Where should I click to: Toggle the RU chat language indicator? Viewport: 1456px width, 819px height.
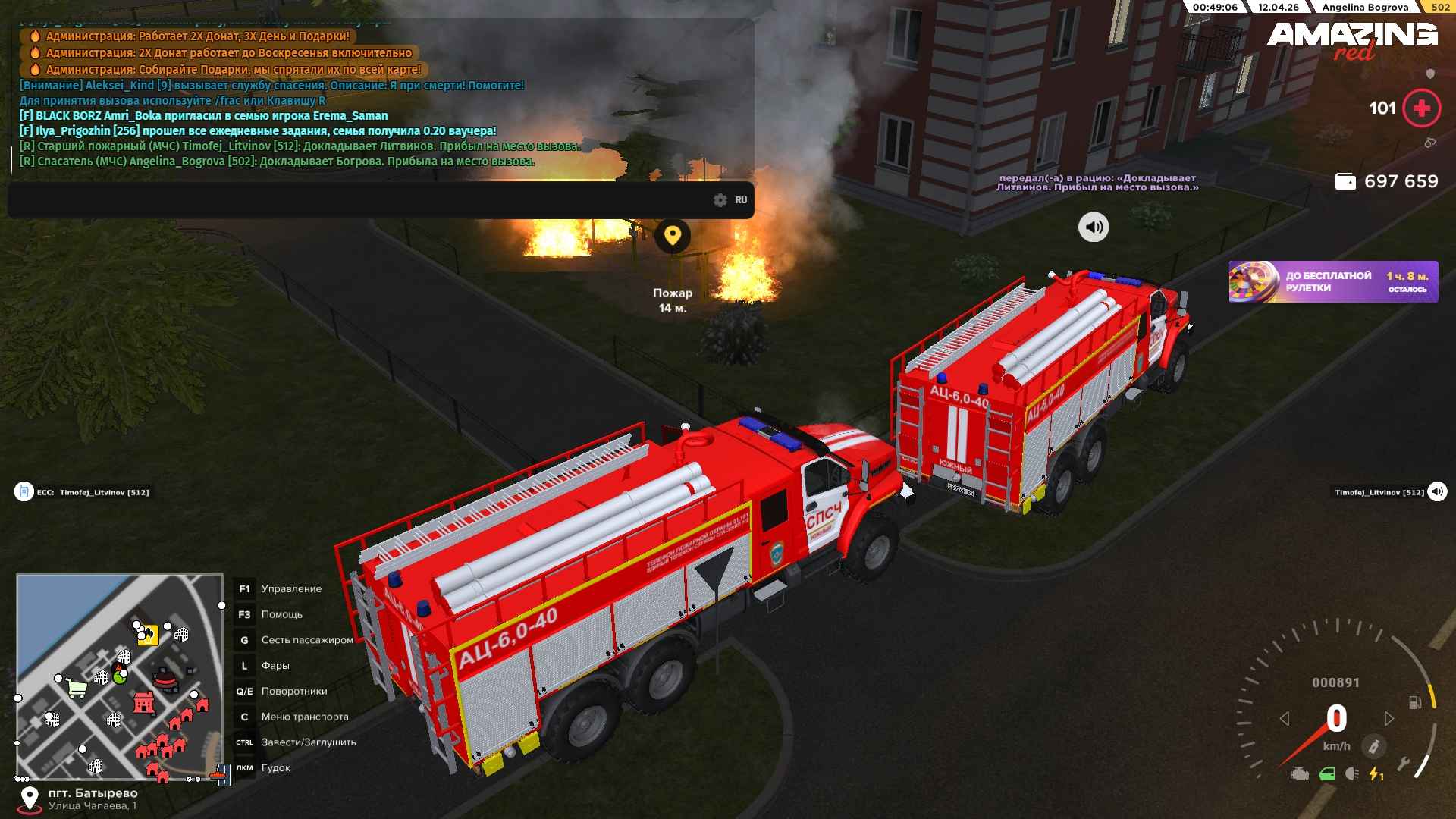pyautogui.click(x=741, y=200)
